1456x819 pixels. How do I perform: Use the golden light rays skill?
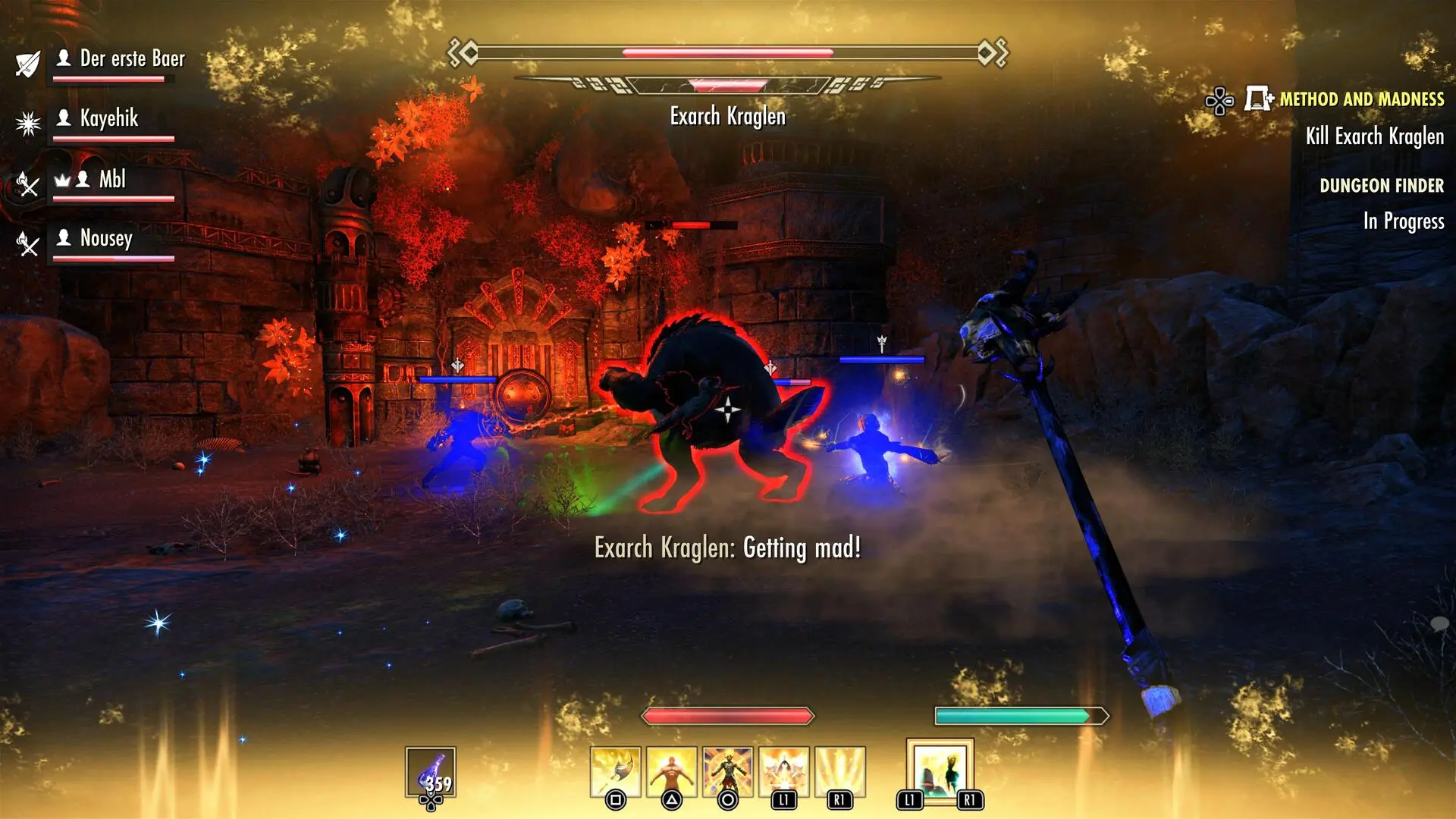point(840,772)
